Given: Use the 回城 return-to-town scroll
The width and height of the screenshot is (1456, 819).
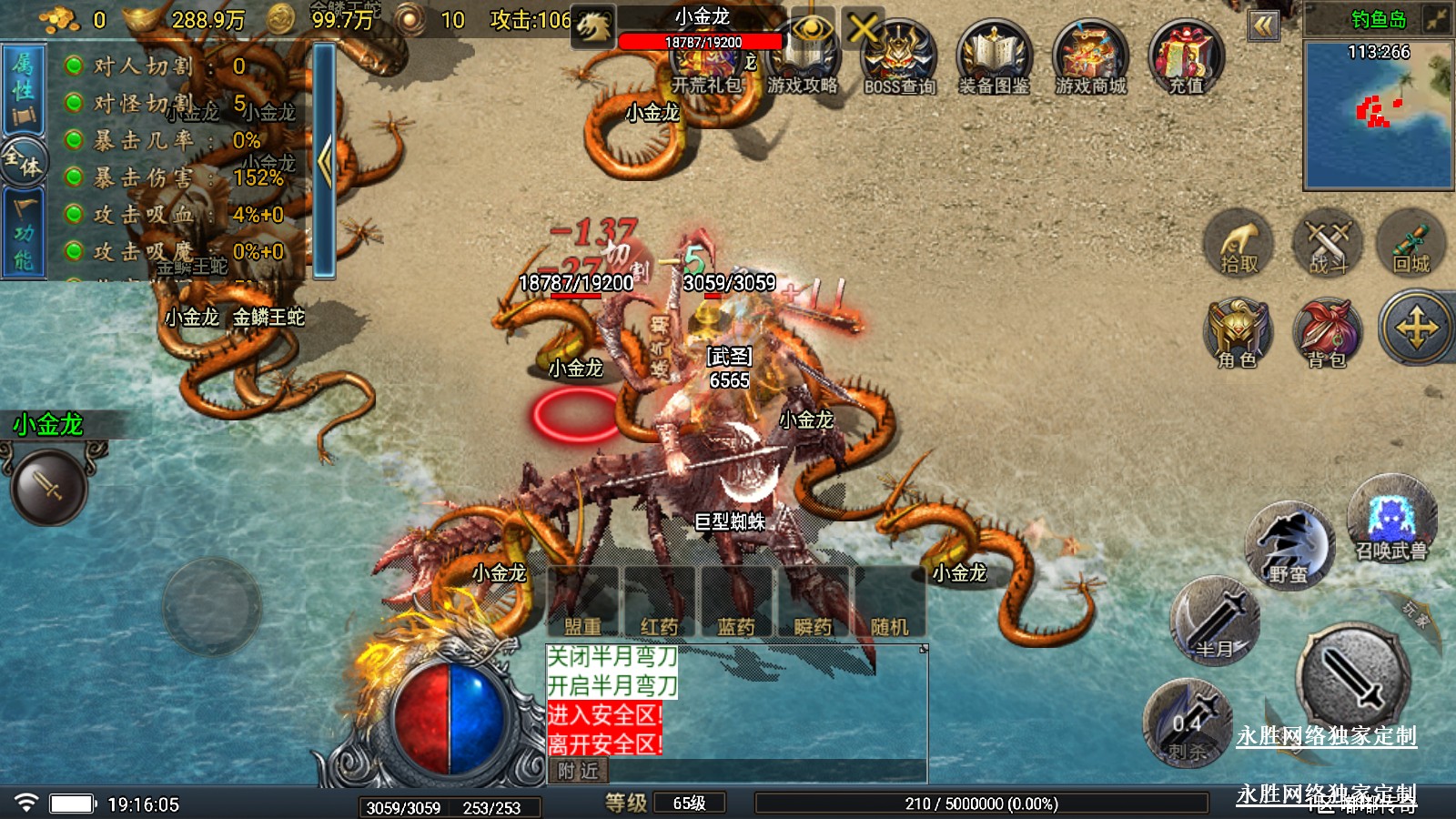Looking at the screenshot, I should (x=1411, y=244).
